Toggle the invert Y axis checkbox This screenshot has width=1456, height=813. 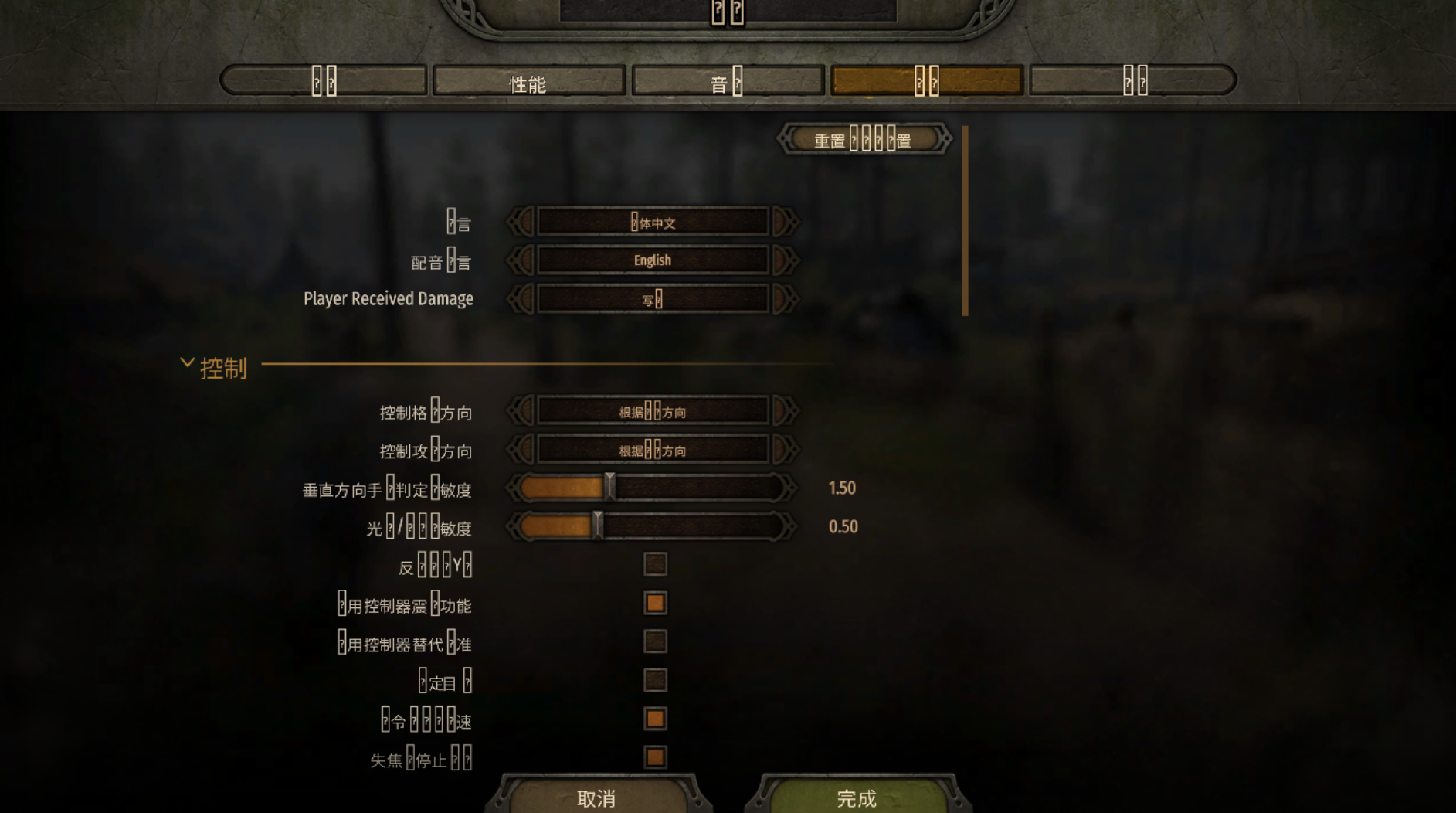pyautogui.click(x=655, y=564)
